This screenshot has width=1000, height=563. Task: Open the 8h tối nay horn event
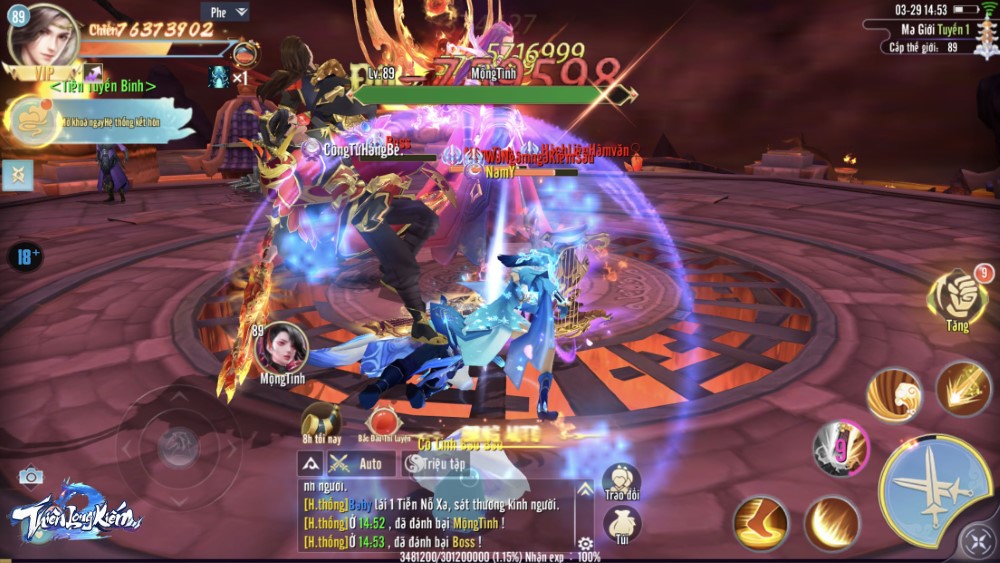321,421
